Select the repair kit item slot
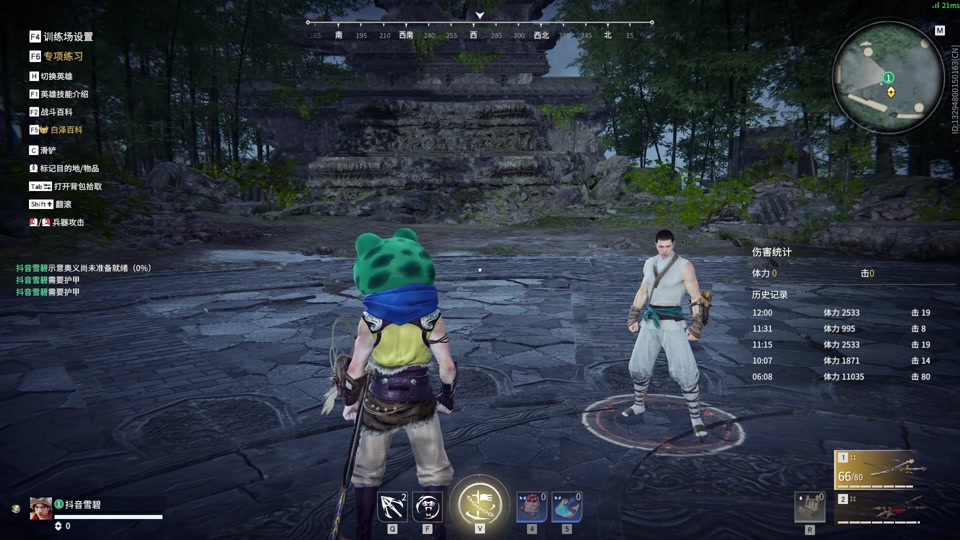Viewport: 960px width, 540px height. (809, 506)
